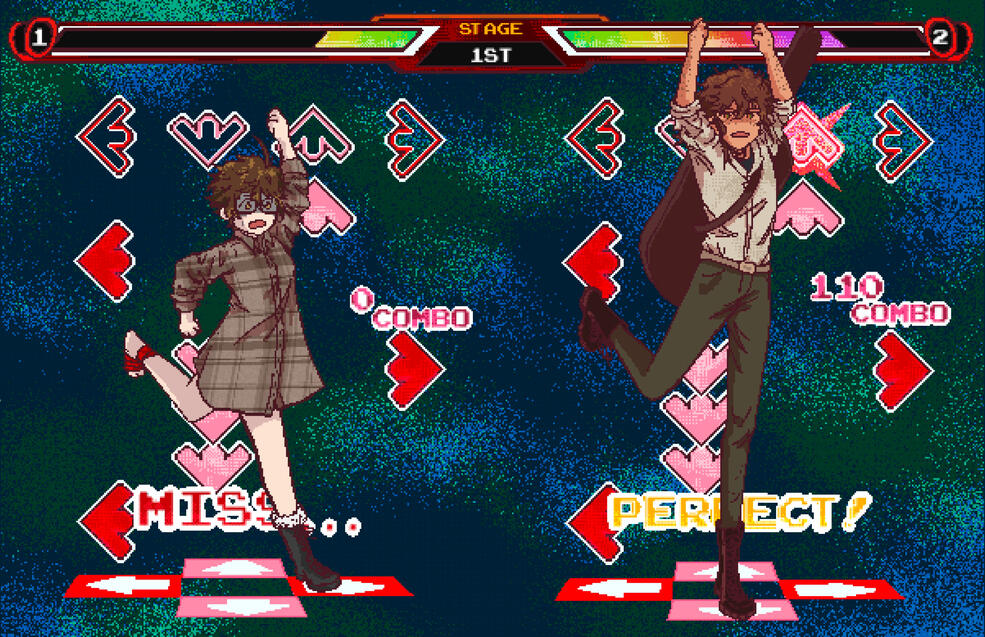This screenshot has width=985, height=637.
Task: Tap player 2's outlined right arrow receptor
Action: [x=903, y=140]
